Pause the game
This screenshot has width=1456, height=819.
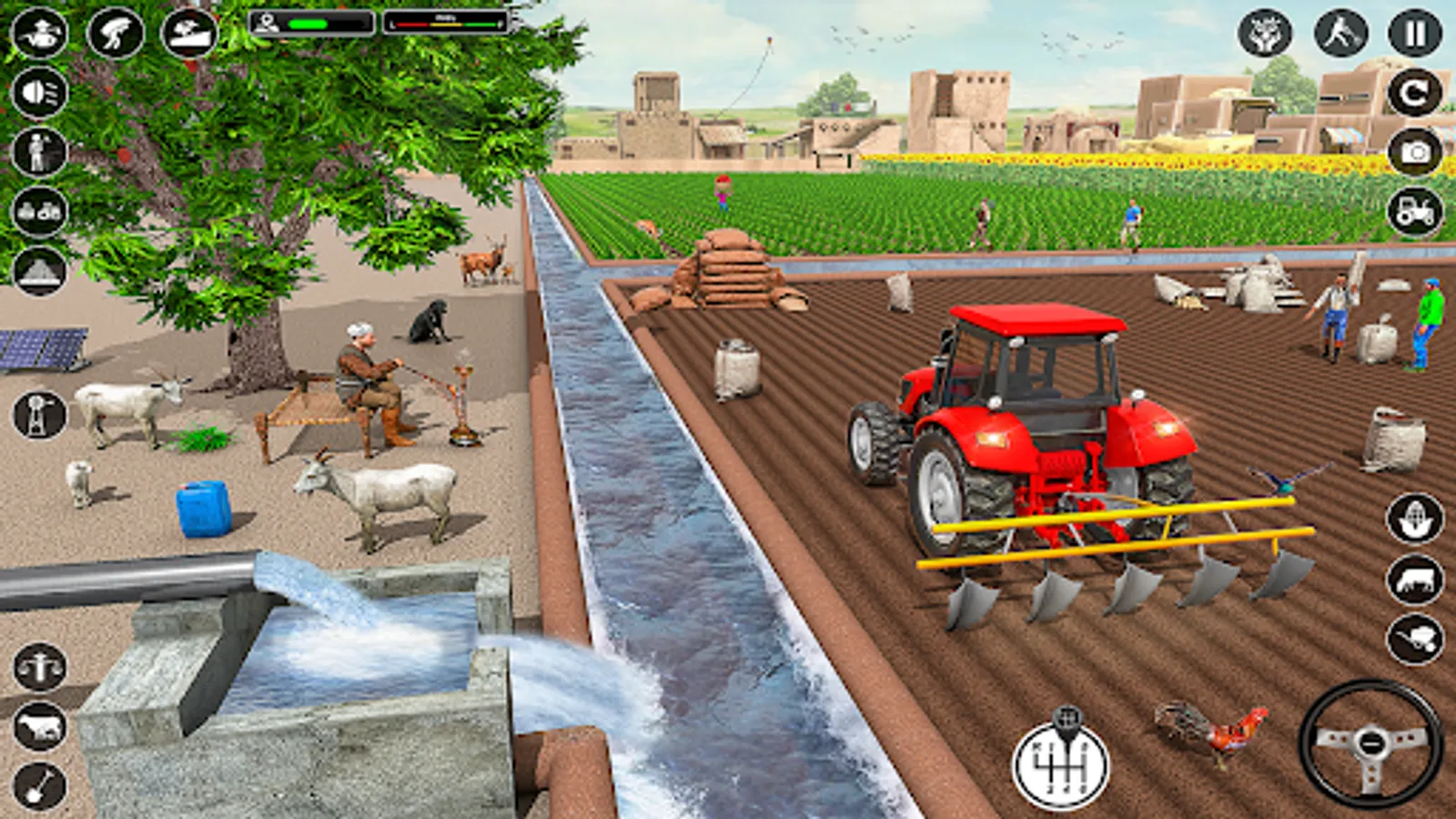point(1410,35)
